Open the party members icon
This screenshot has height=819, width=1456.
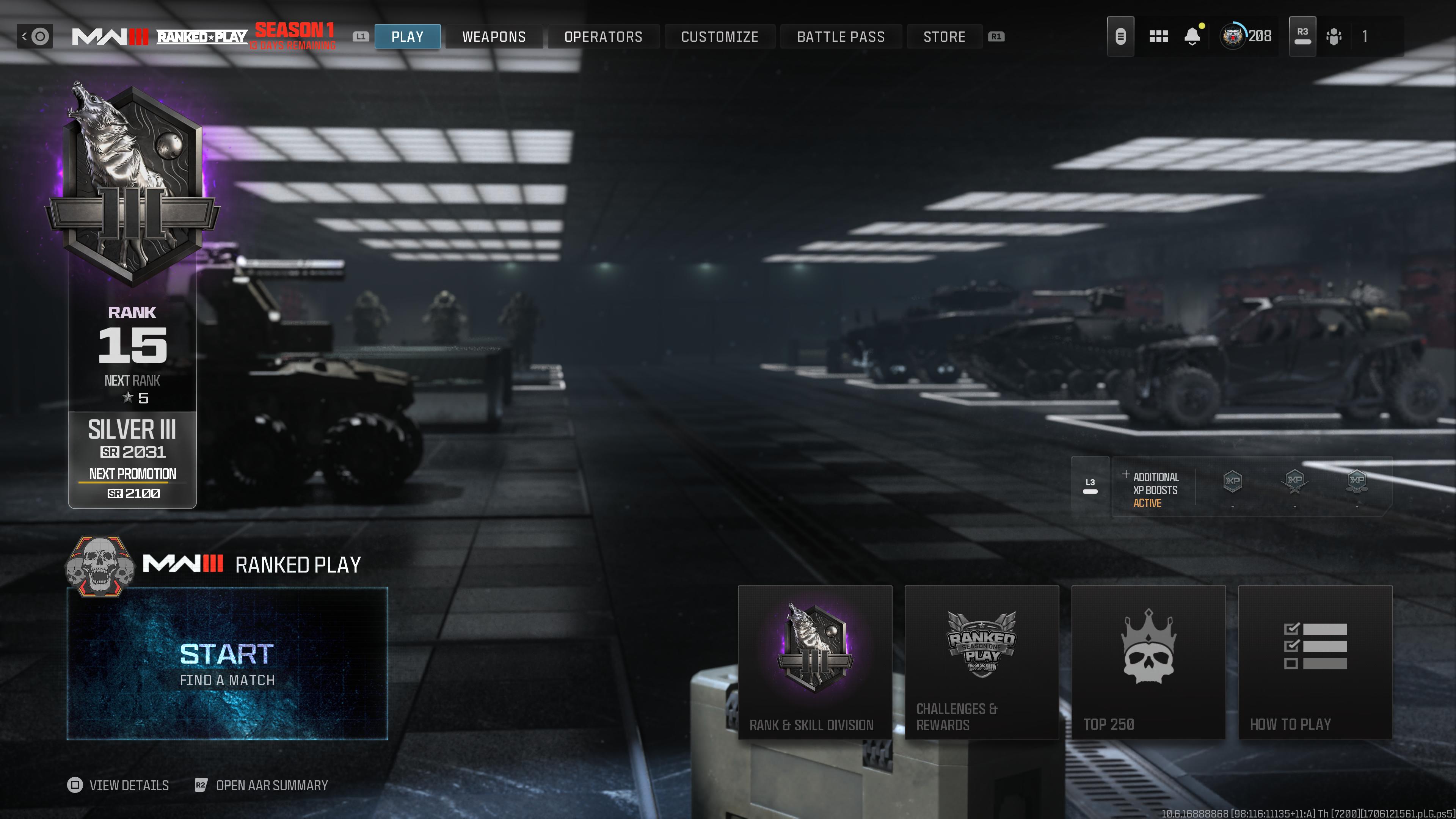[x=1334, y=37]
